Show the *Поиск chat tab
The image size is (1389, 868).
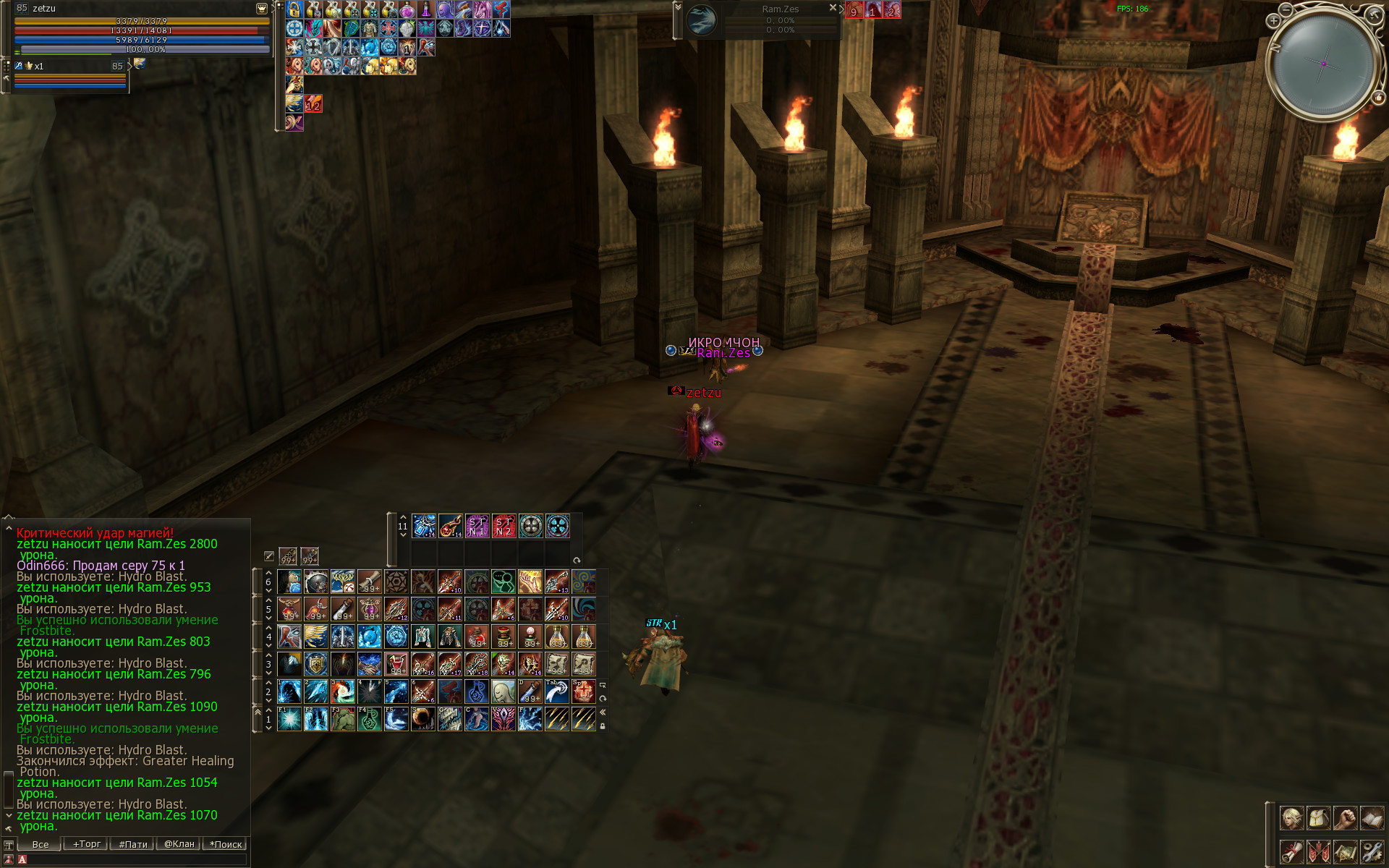pyautogui.click(x=226, y=843)
